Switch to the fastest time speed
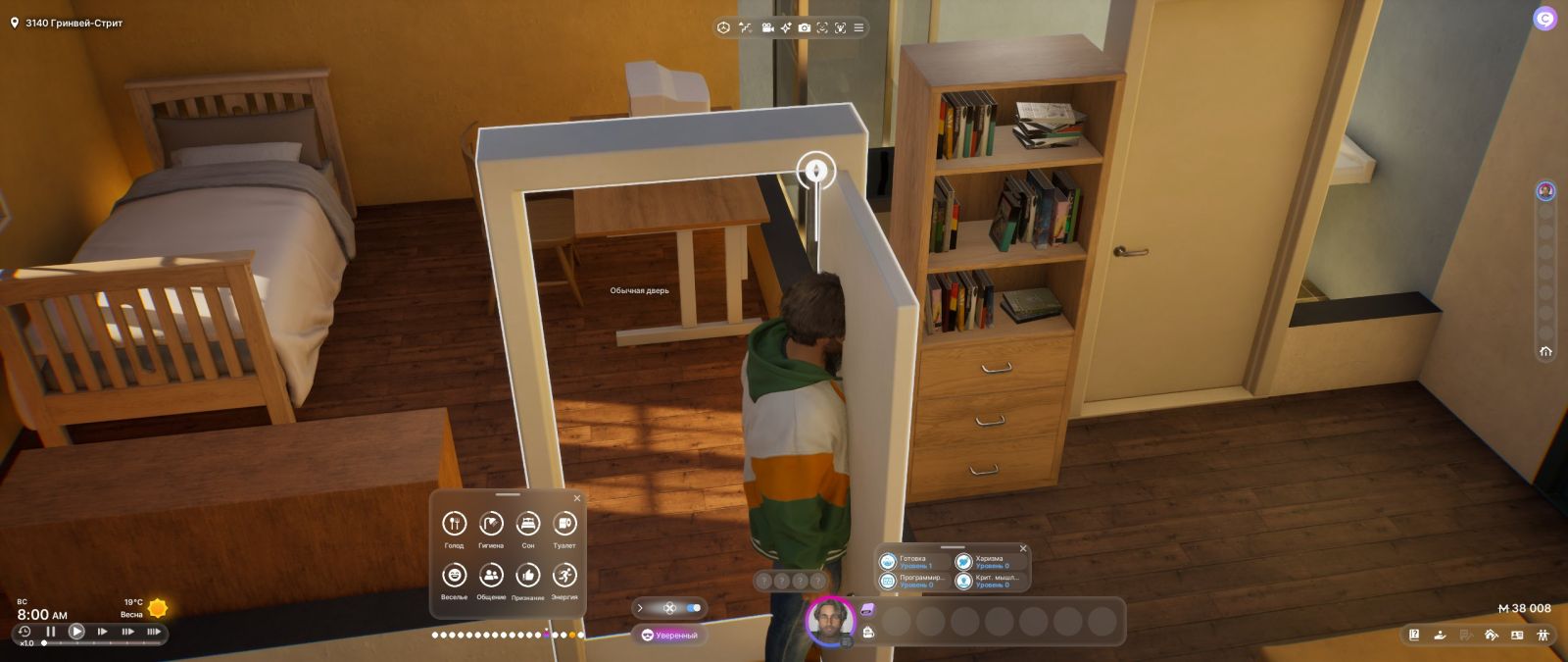This screenshot has height=662, width=1568. pos(154,632)
